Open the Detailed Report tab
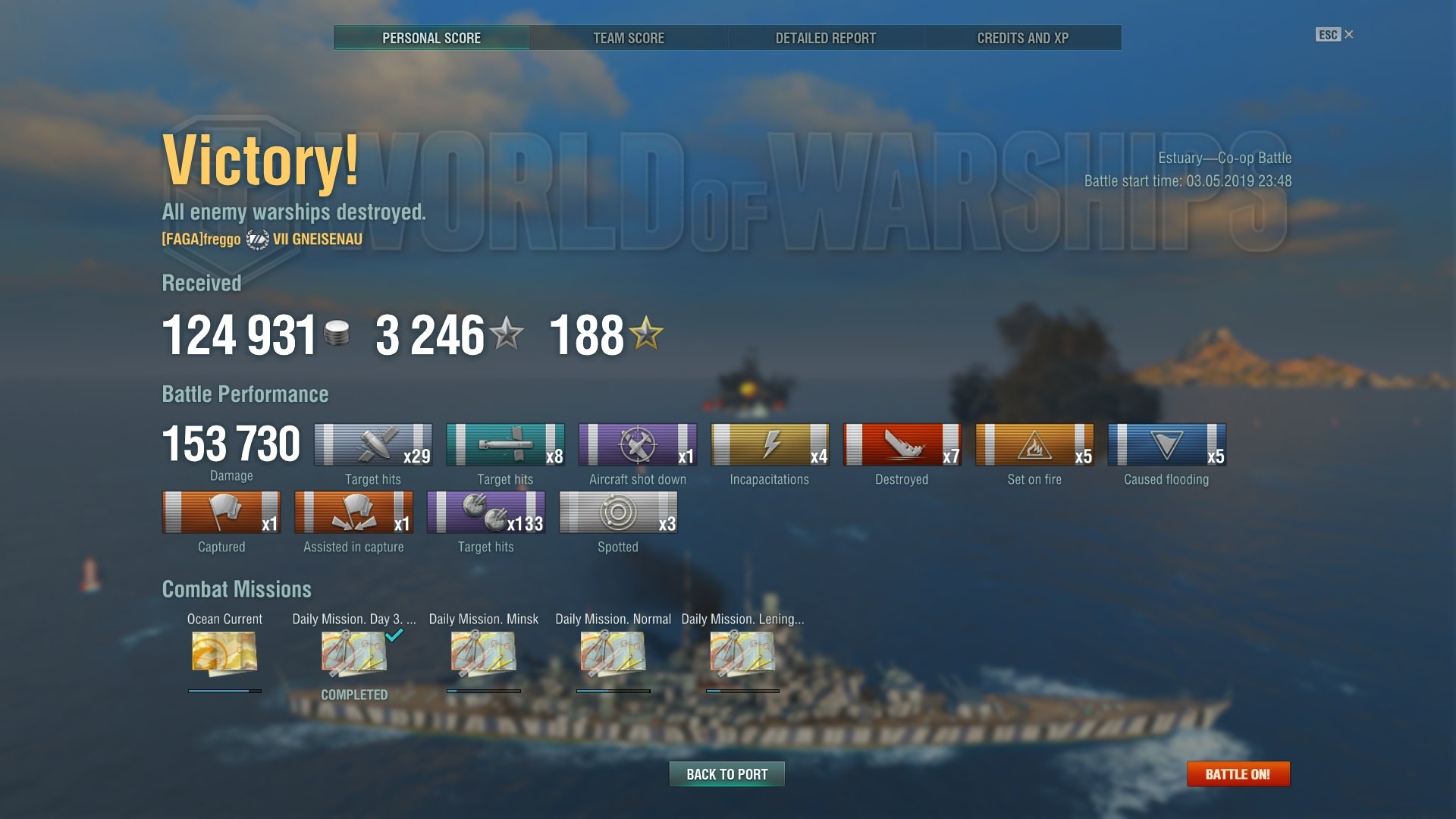This screenshot has height=819, width=1456. (x=825, y=38)
